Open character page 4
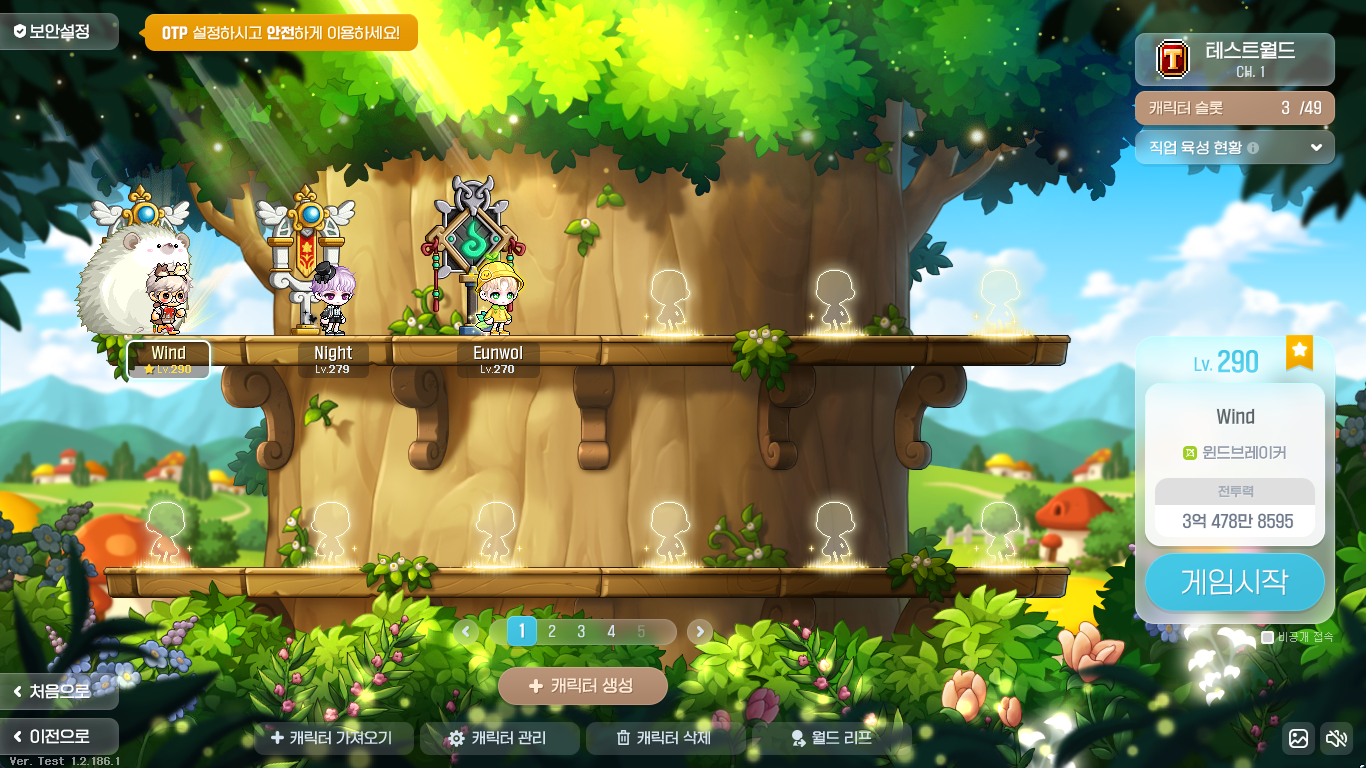1366x768 pixels. pyautogui.click(x=611, y=631)
